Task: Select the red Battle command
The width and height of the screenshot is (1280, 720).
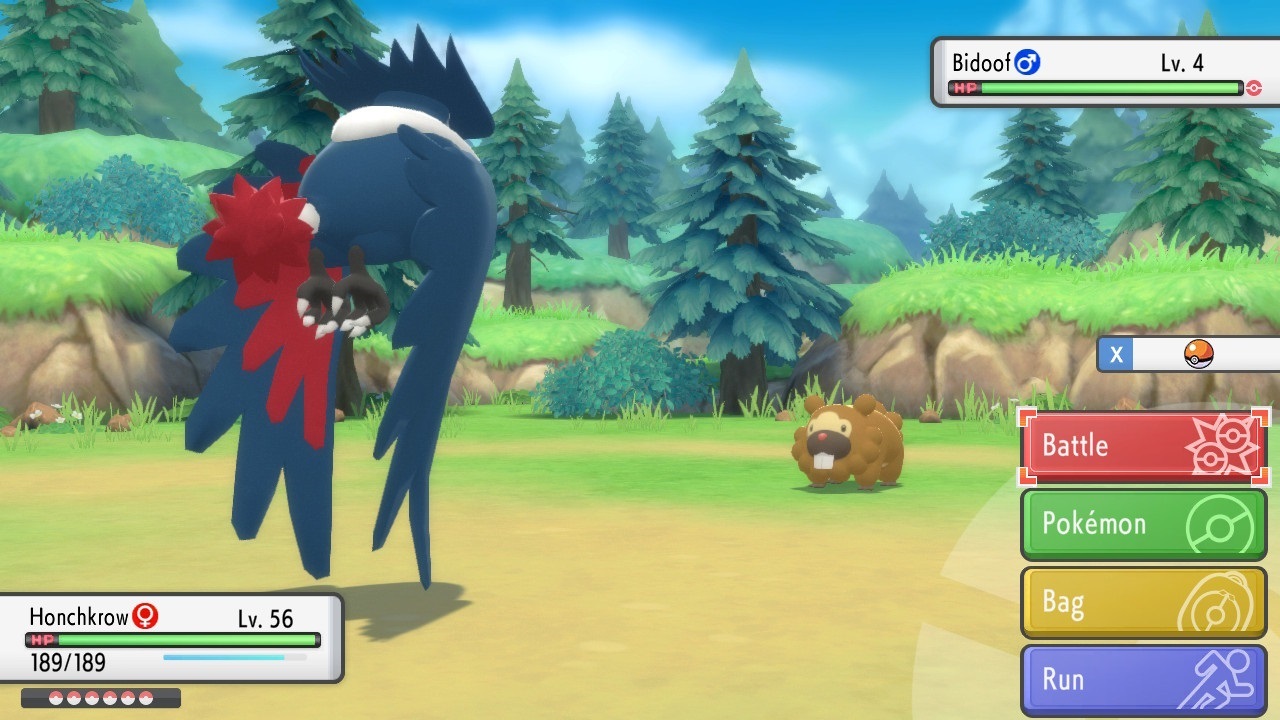Action: [x=1144, y=446]
